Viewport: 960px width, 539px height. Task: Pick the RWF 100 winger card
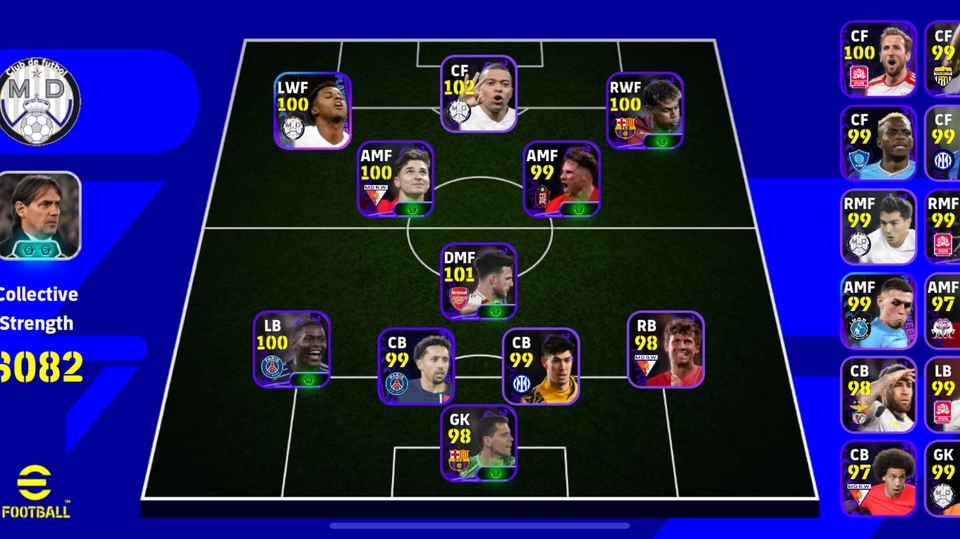[x=645, y=111]
